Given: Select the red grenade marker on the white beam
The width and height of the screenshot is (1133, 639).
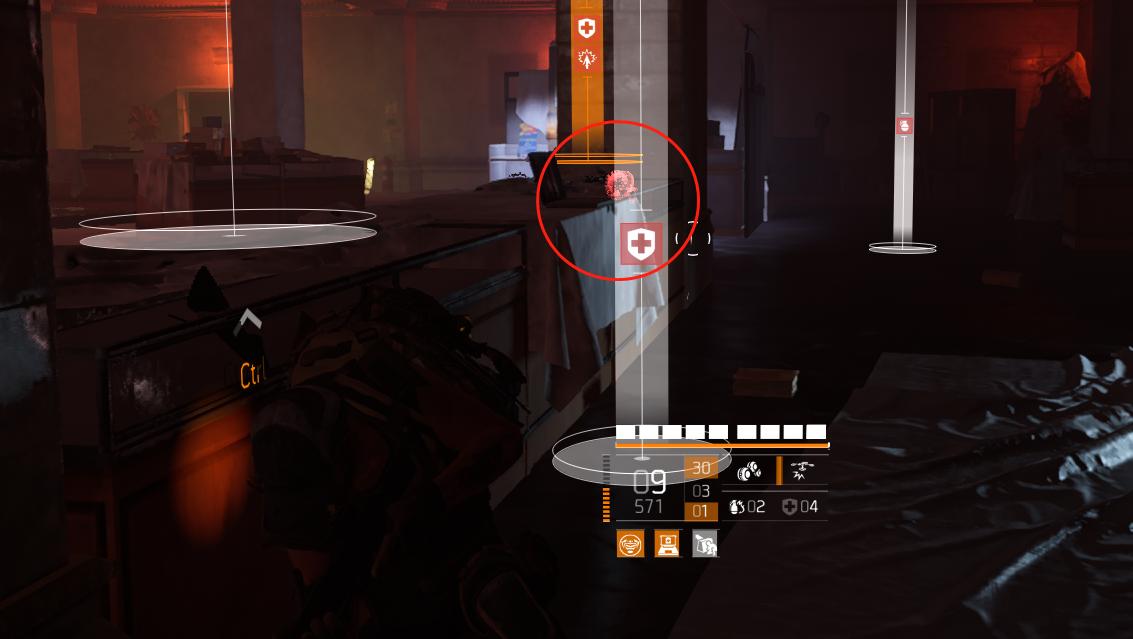Looking at the screenshot, I should 904,126.
